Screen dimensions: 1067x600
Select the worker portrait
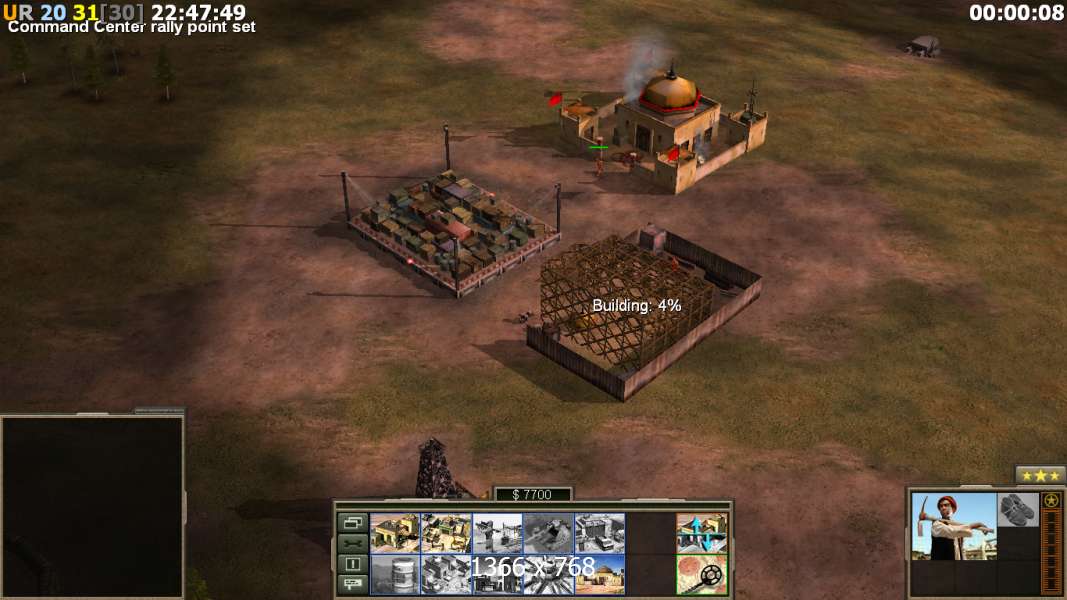(954, 526)
